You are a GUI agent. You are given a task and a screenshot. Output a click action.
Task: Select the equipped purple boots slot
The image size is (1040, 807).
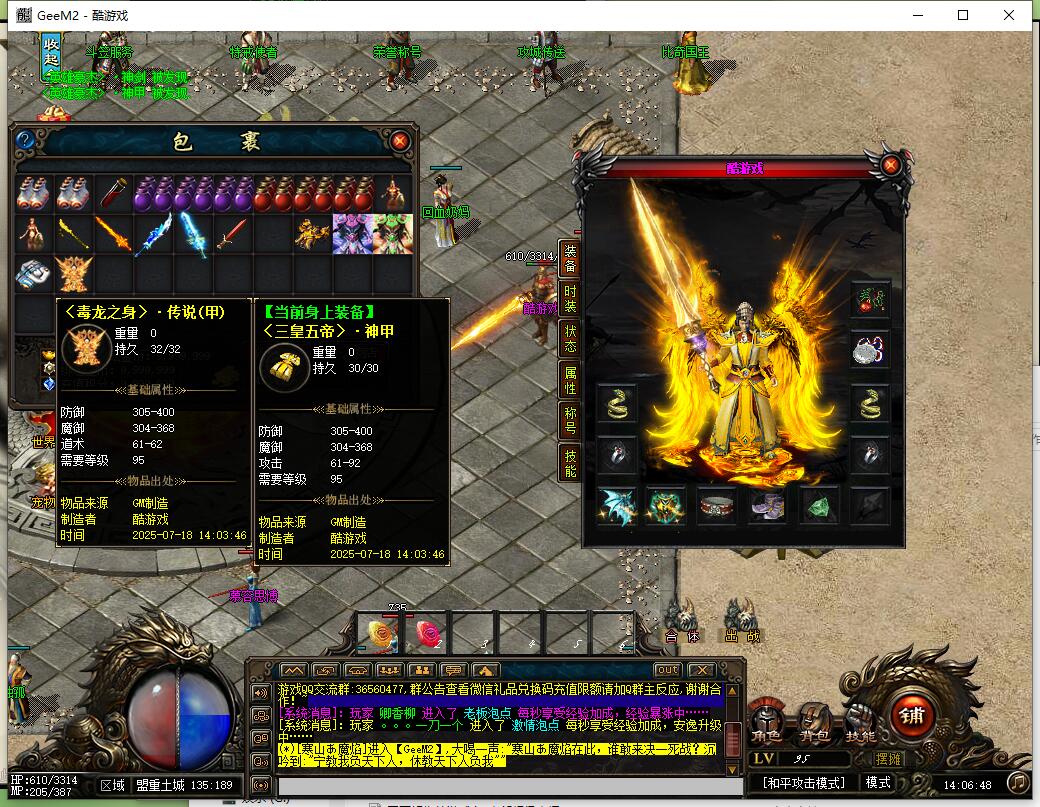[768, 506]
